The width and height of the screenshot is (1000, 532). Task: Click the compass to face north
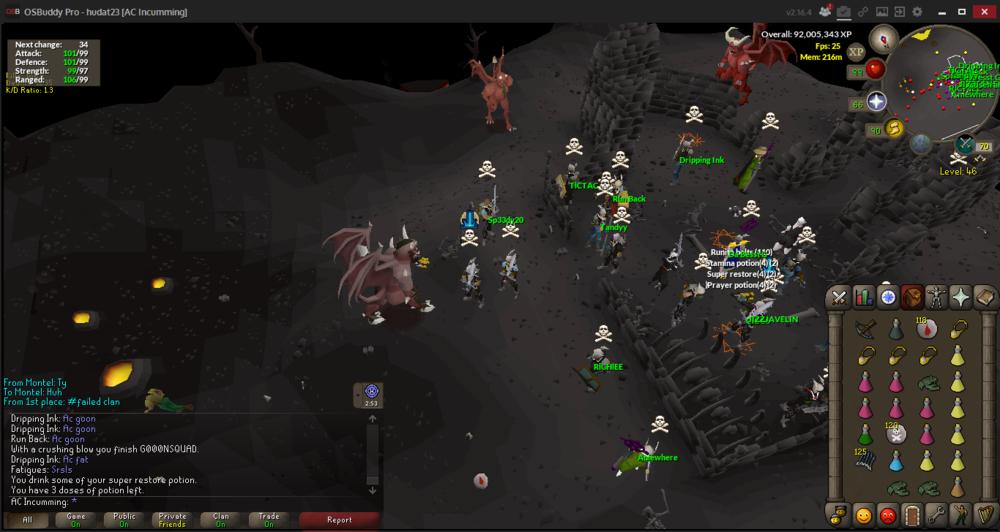tap(883, 39)
